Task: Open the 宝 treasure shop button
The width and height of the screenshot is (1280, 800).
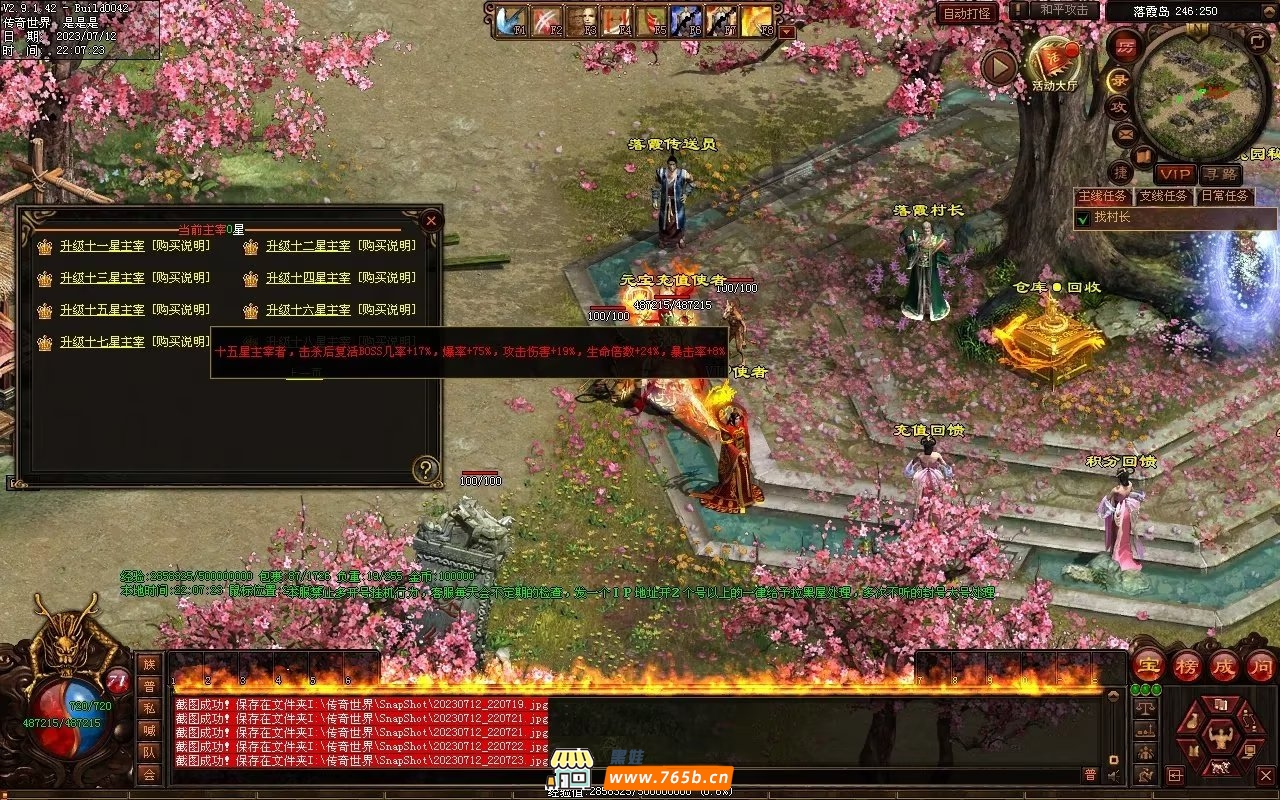Action: pyautogui.click(x=1148, y=665)
